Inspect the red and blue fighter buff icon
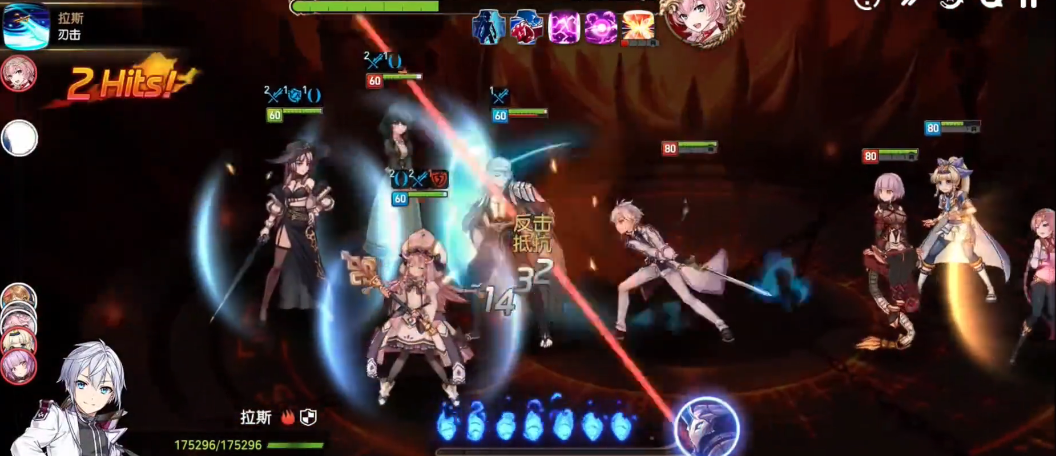 (524, 26)
